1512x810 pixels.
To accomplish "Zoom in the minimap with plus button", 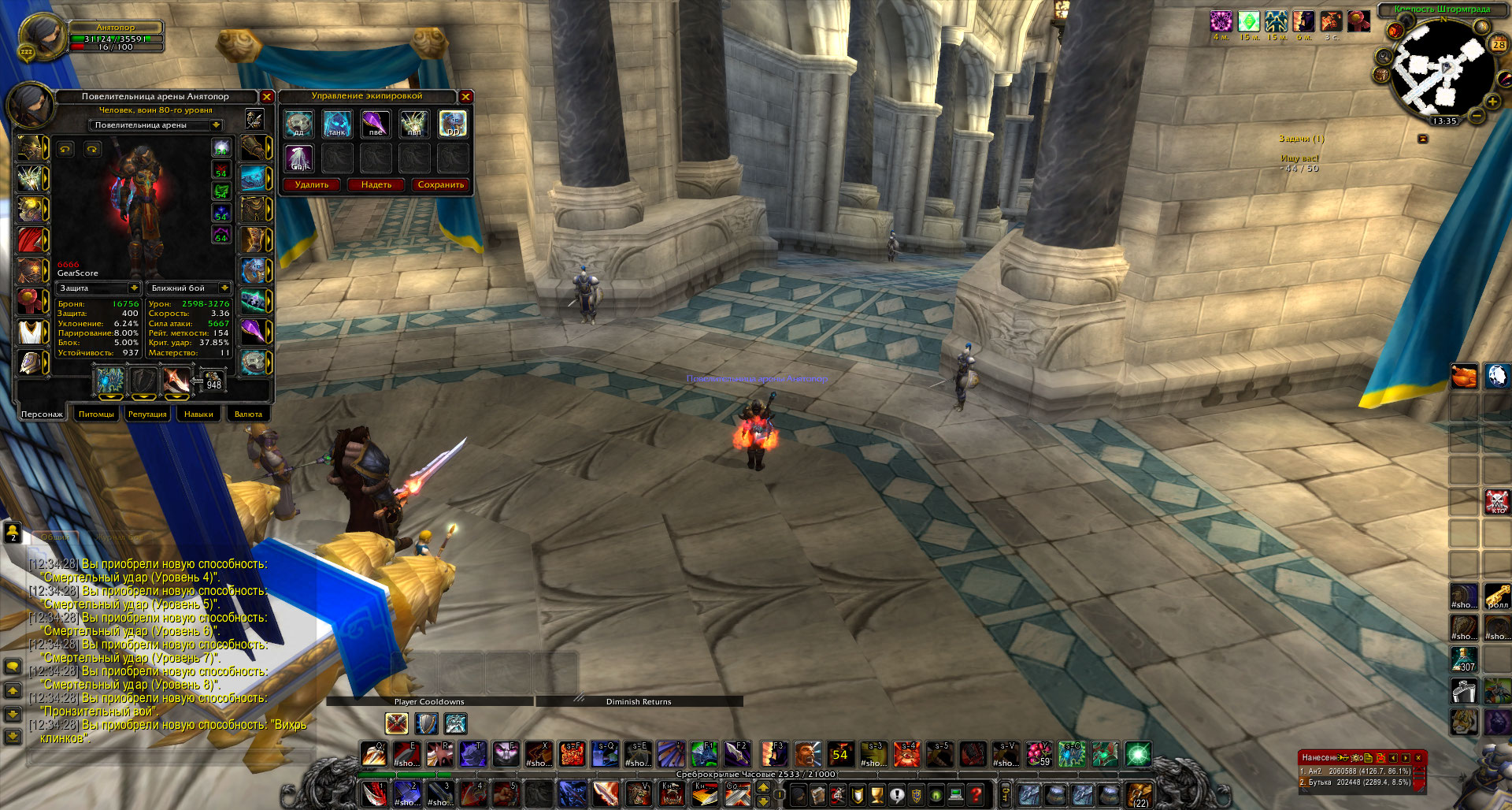I will click(x=1492, y=102).
